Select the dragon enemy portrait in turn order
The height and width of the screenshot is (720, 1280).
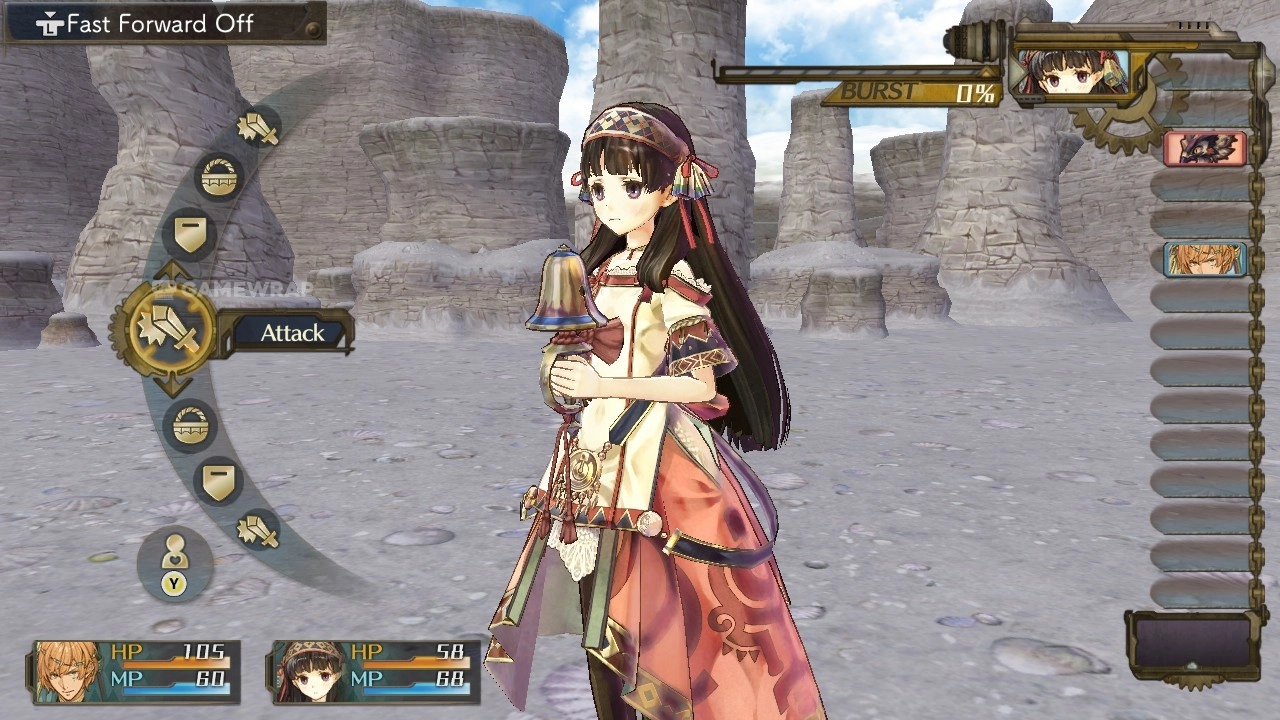coord(1205,149)
